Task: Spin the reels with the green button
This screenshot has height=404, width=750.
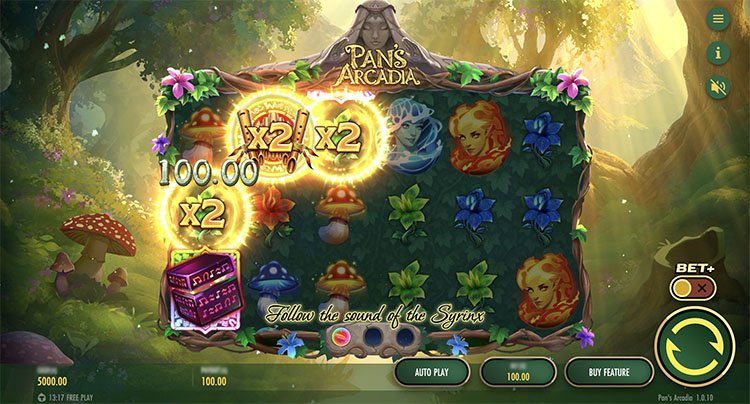Action: (695, 345)
